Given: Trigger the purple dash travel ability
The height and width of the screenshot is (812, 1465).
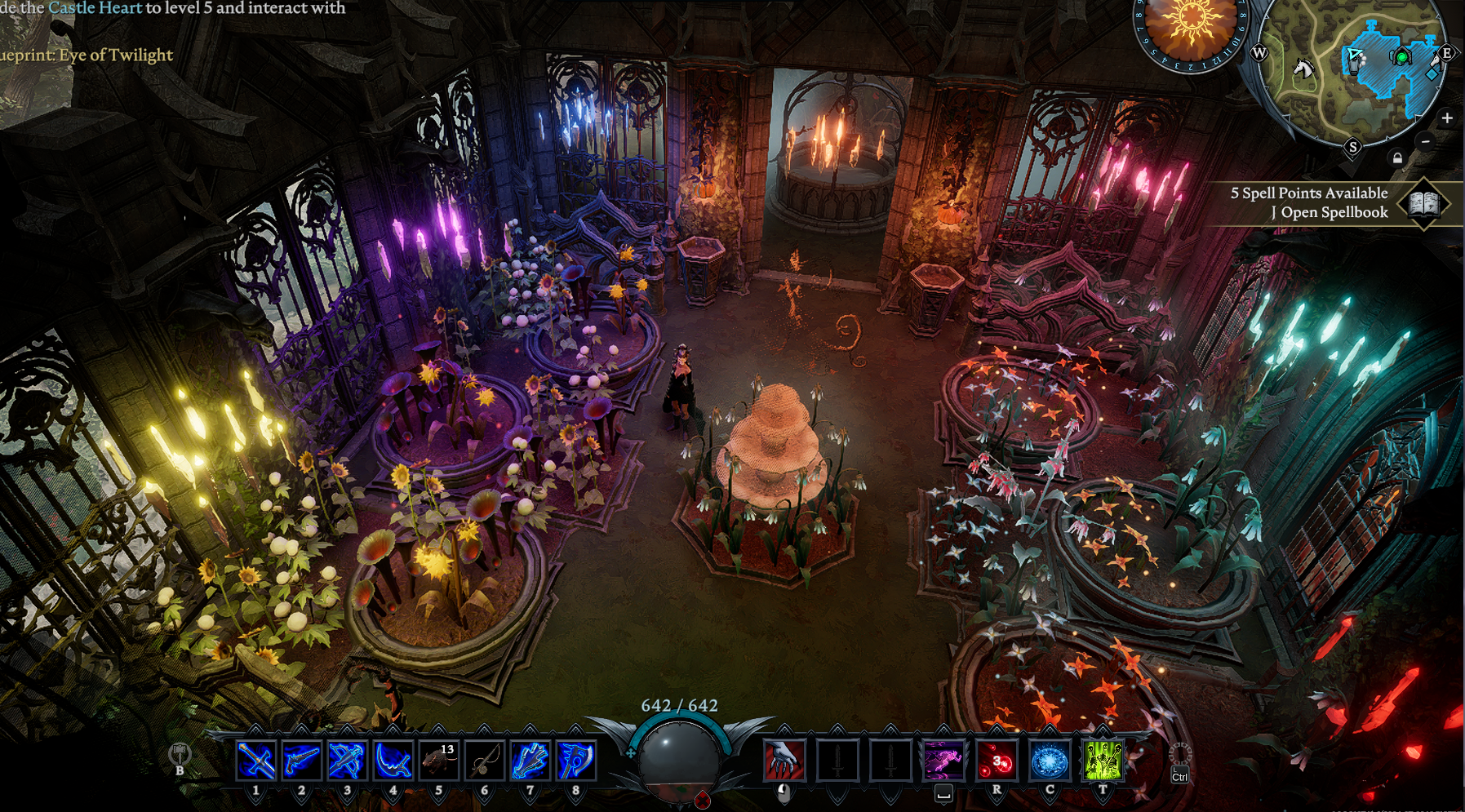Looking at the screenshot, I should pyautogui.click(x=943, y=761).
